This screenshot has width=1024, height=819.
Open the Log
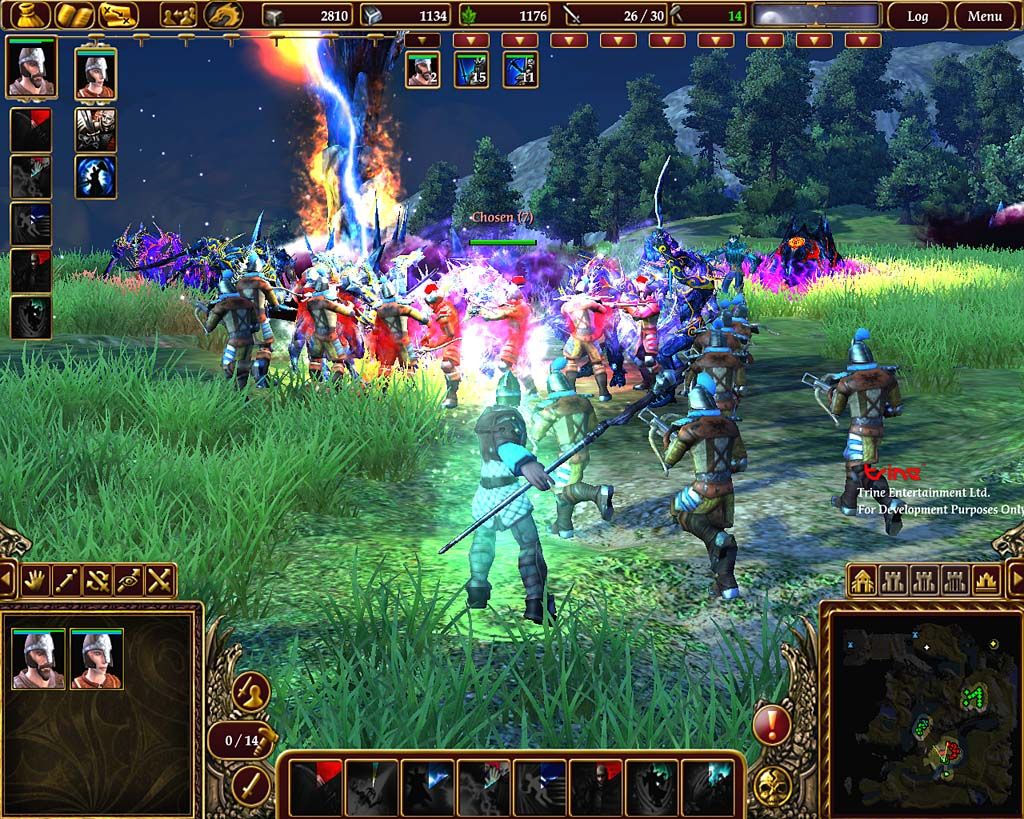point(917,16)
